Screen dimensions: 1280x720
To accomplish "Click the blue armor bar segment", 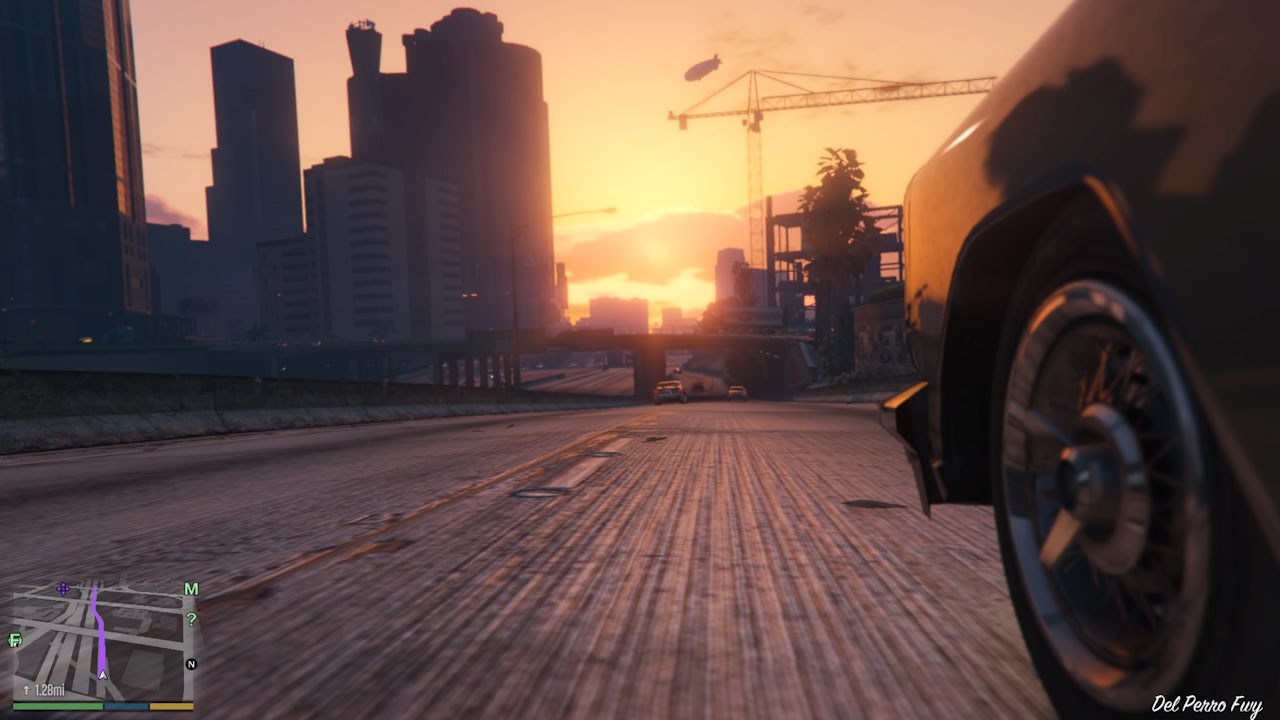I will (126, 706).
